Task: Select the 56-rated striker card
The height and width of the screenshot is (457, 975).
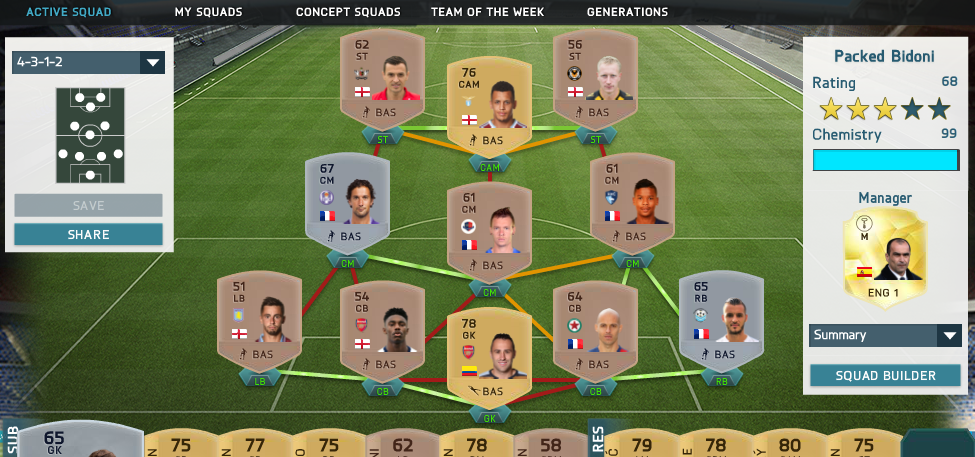Action: 596,78
